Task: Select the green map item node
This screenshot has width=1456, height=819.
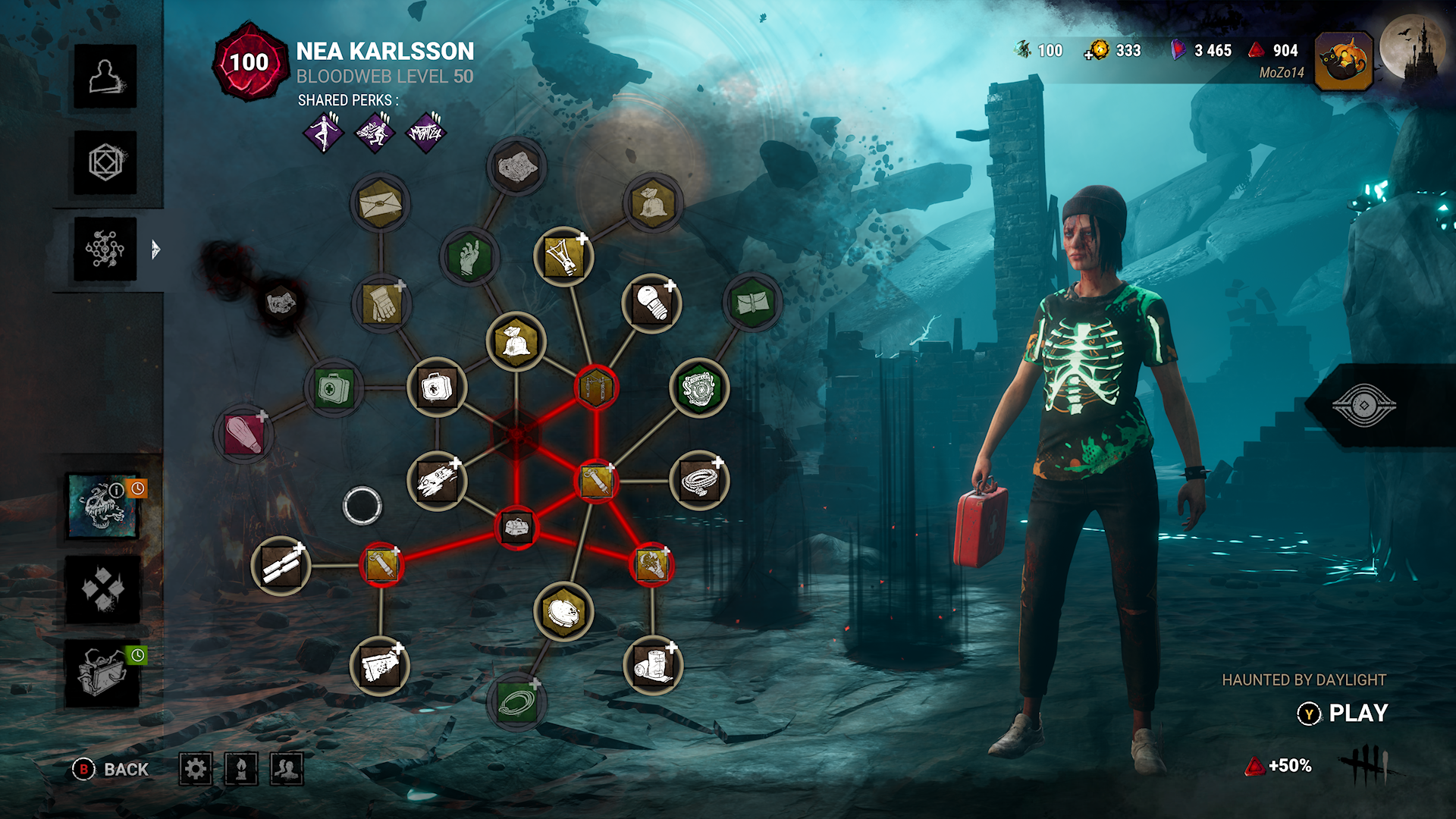Action: [x=752, y=303]
